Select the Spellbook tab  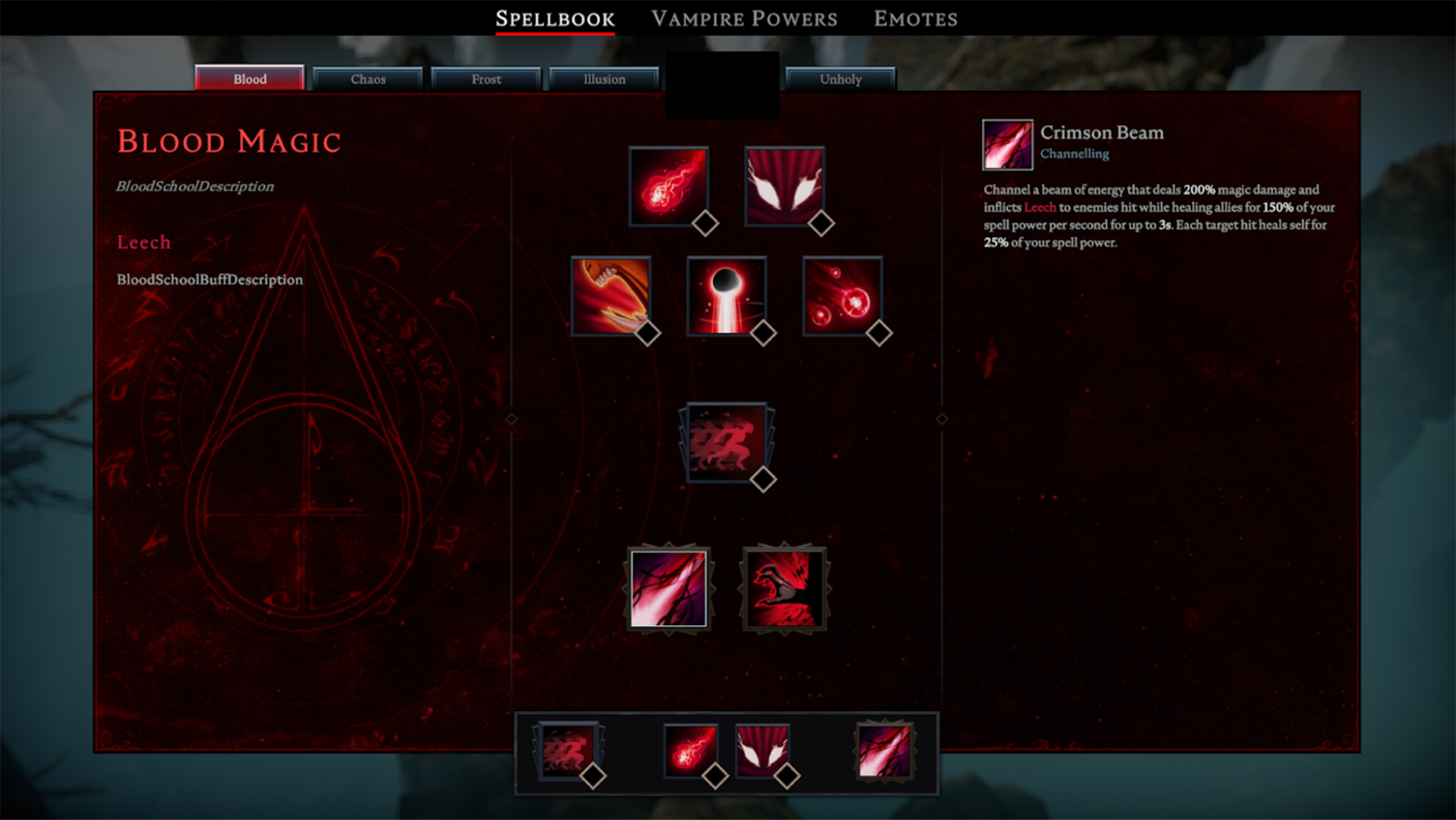[x=555, y=19]
